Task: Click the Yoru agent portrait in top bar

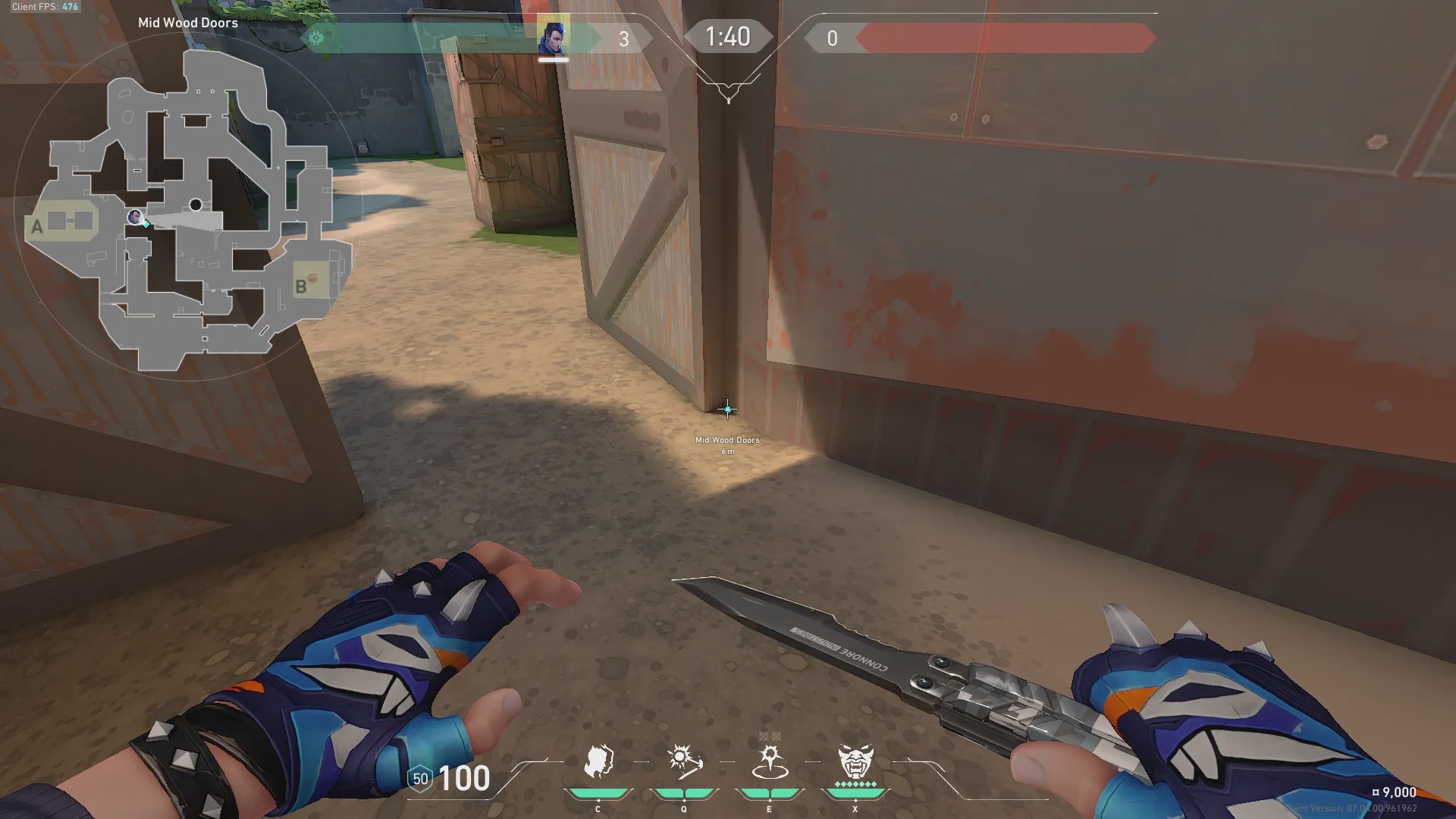Action: 553,37
